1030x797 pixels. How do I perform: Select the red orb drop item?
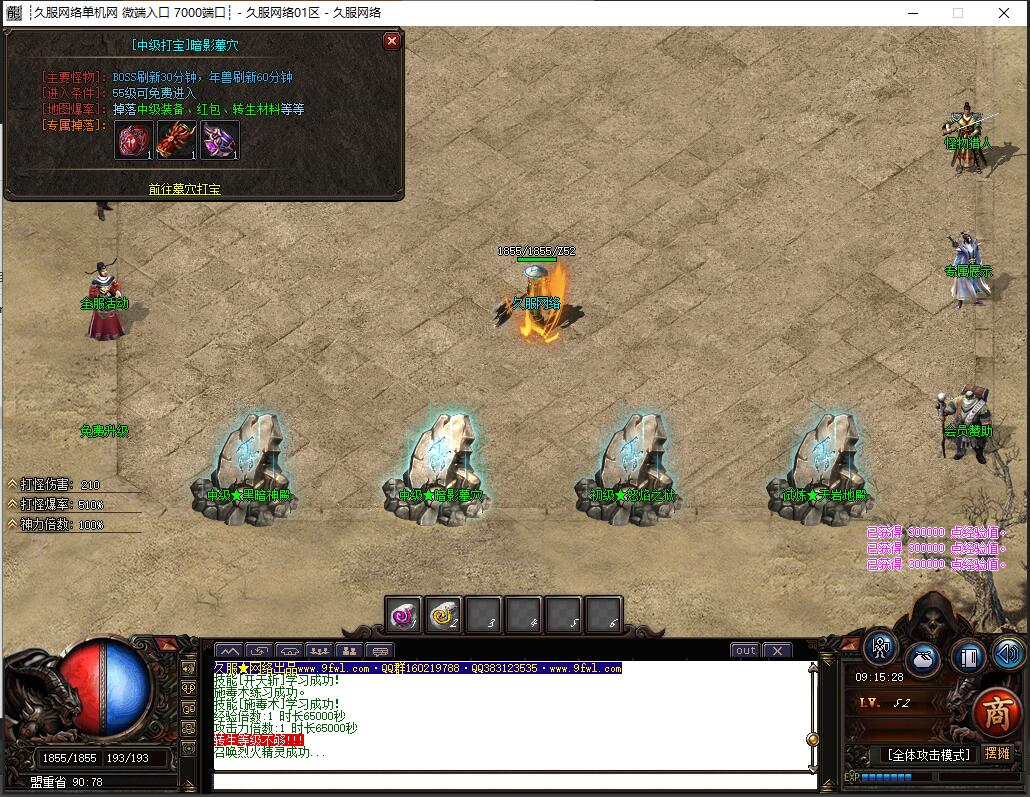click(x=132, y=141)
